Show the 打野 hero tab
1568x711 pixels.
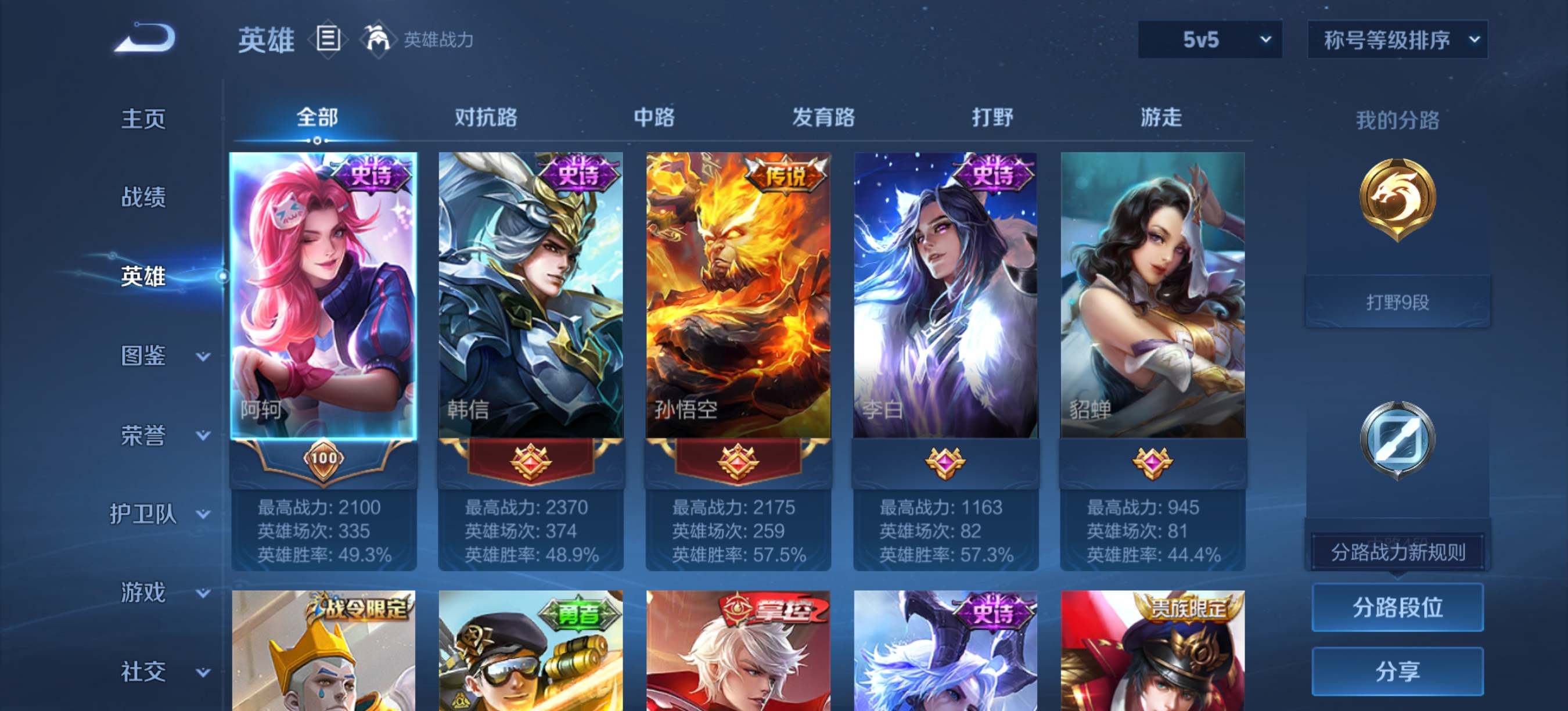[x=992, y=117]
